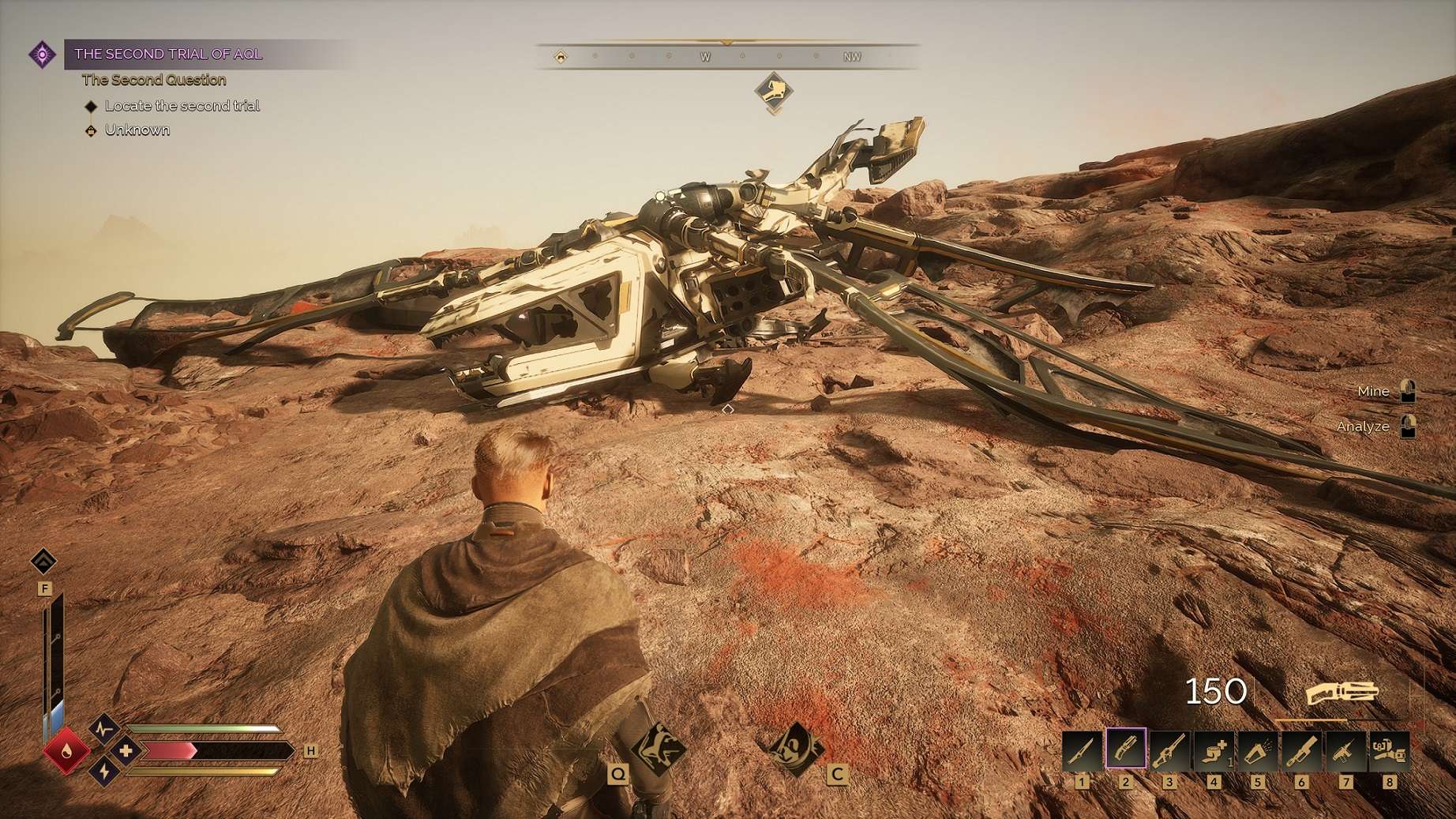Select the spray tool in slot 5
This screenshot has width=1456, height=819.
pyautogui.click(x=1258, y=750)
